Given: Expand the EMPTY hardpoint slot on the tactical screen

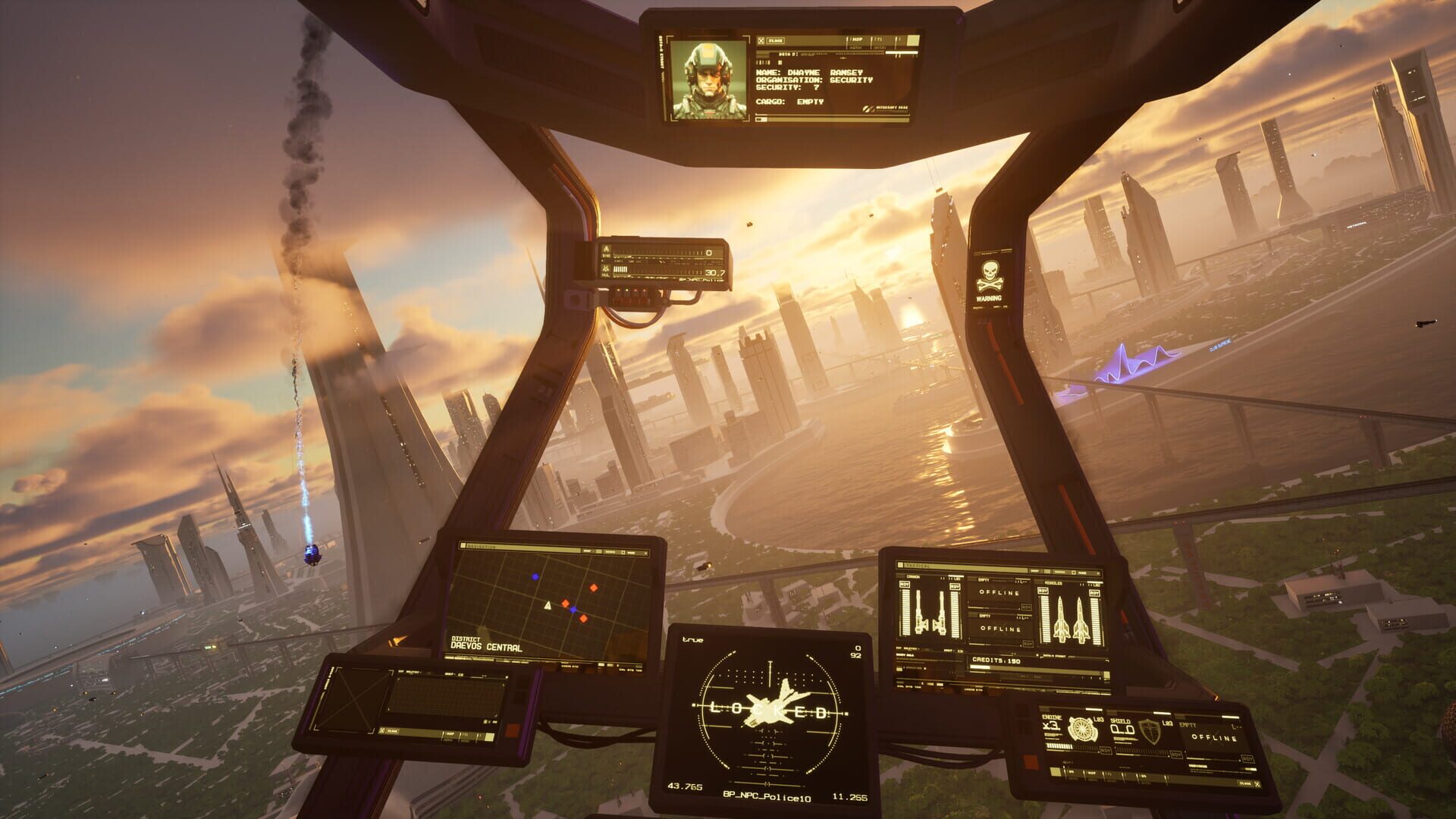Looking at the screenshot, I should point(982,580).
